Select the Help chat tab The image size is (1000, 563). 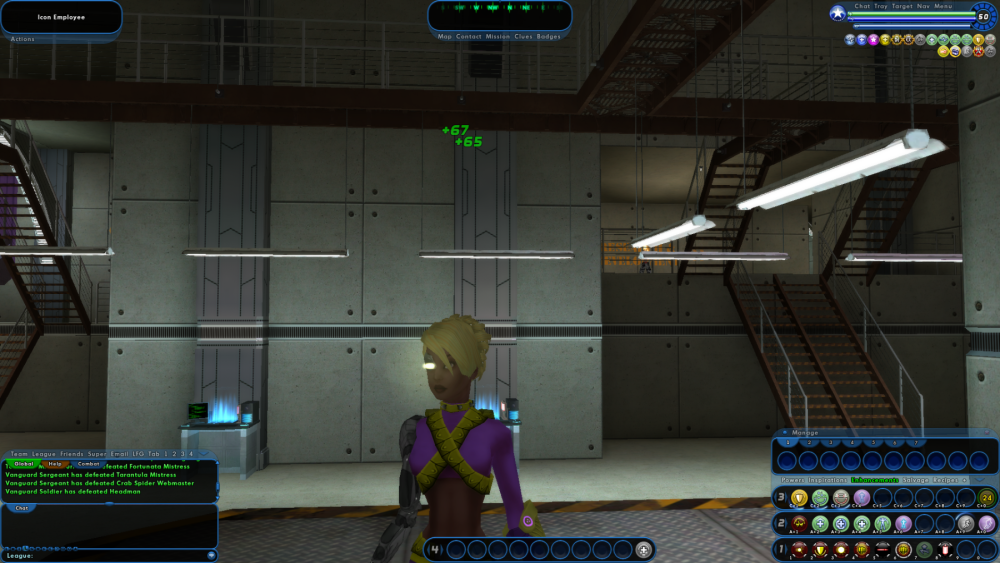[56, 464]
